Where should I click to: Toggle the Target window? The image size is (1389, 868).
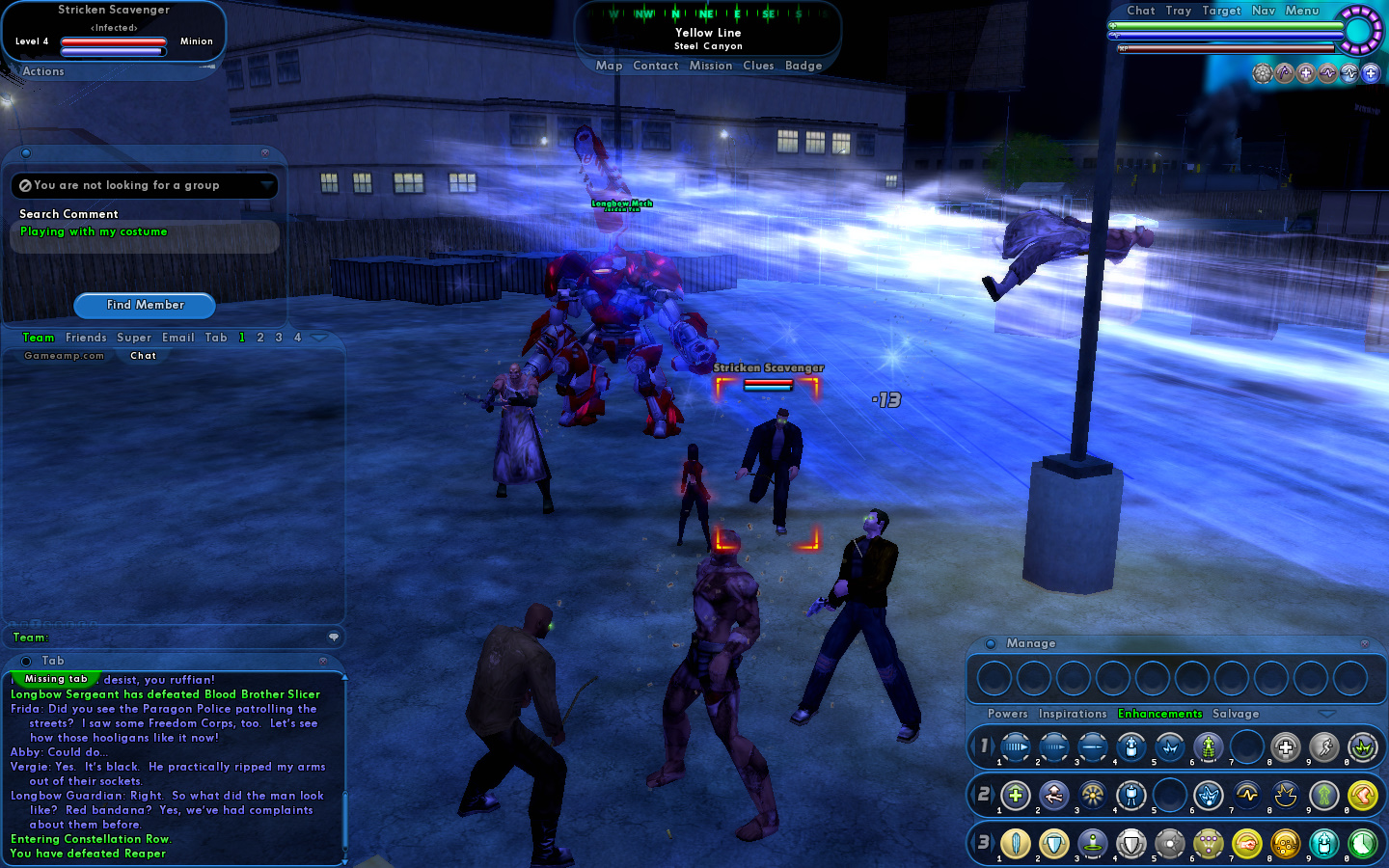[1221, 11]
